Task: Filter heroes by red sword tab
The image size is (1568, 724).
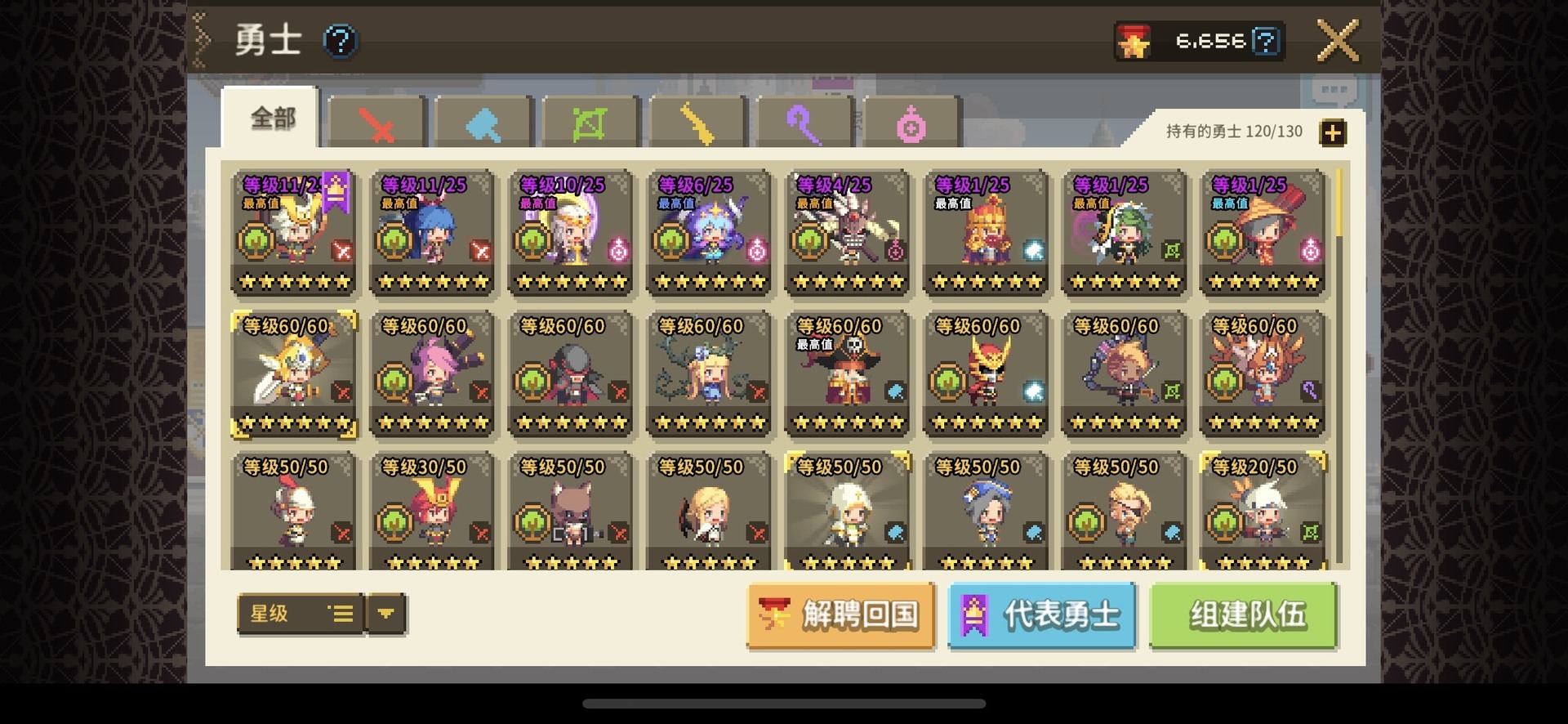Action: pos(377,124)
